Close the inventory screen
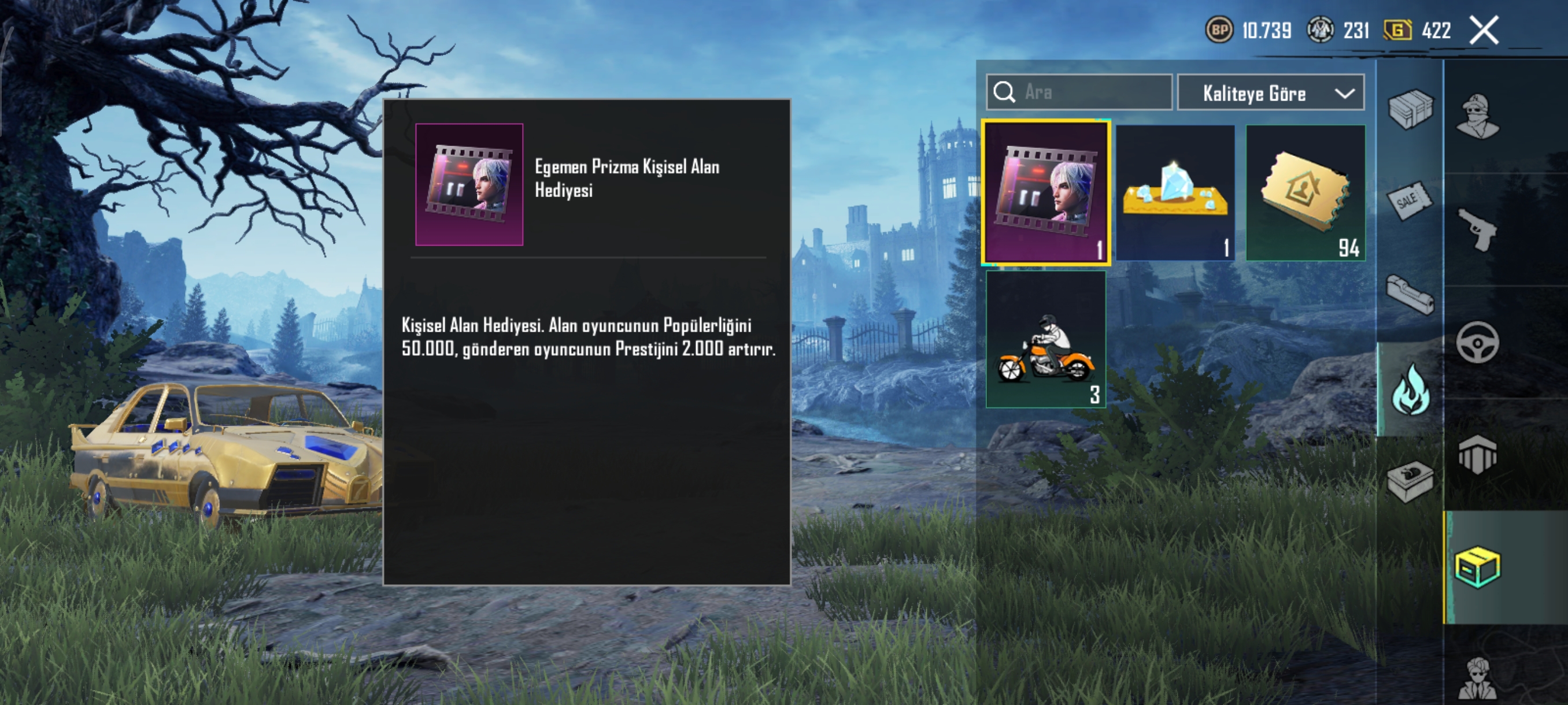Image resolution: width=1568 pixels, height=705 pixels. pos(1484,31)
